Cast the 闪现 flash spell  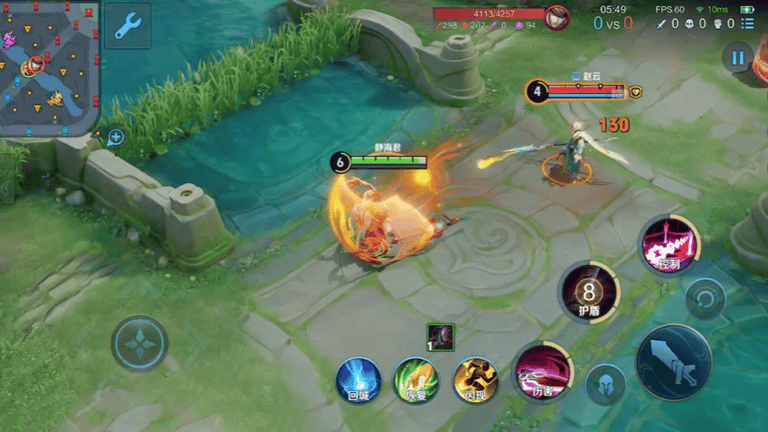click(475, 379)
